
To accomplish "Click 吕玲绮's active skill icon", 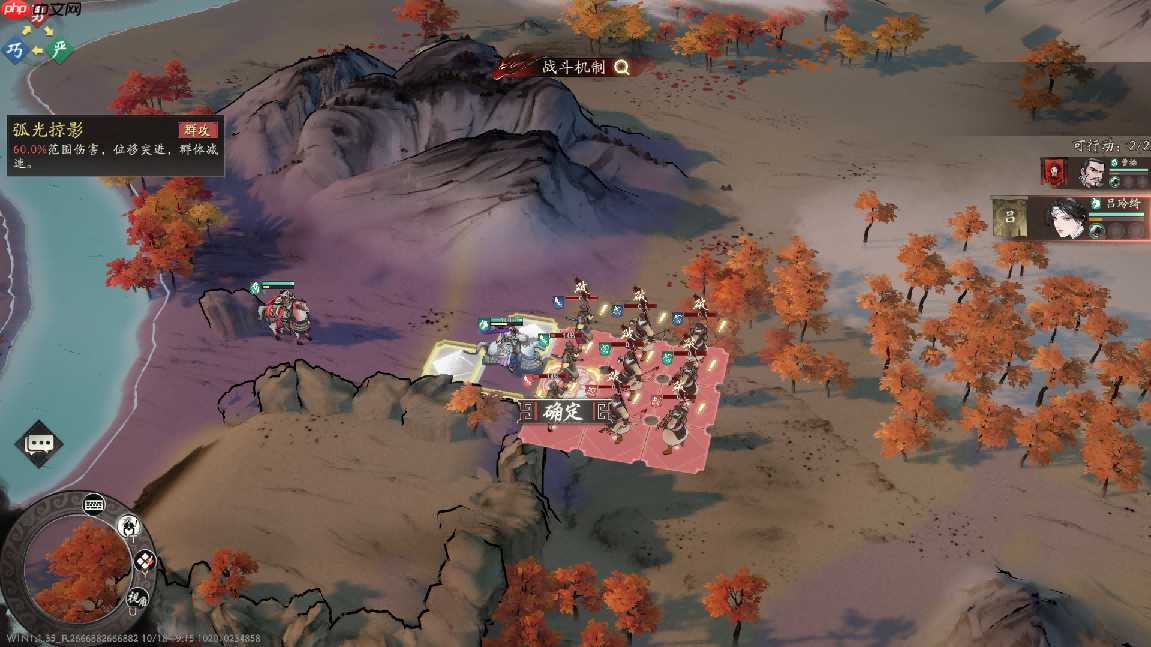I will pos(1097,231).
